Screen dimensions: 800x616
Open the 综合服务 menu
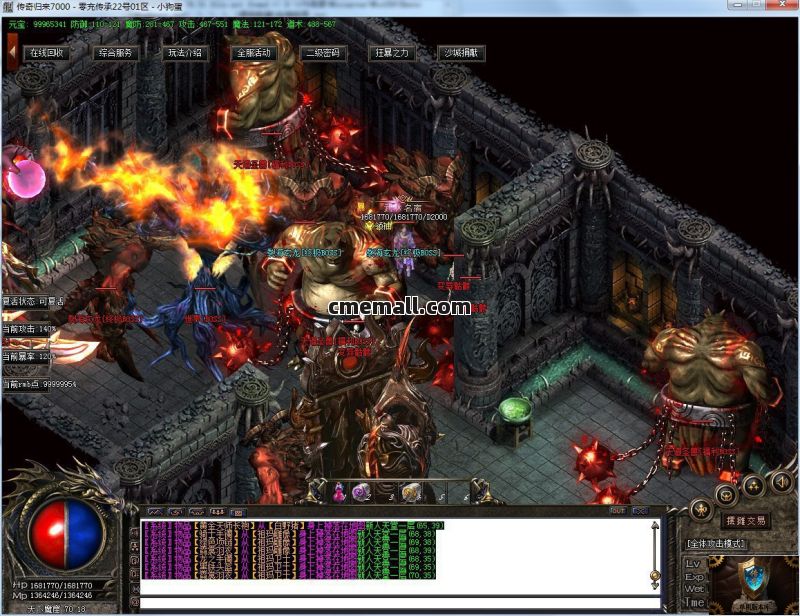(115, 53)
